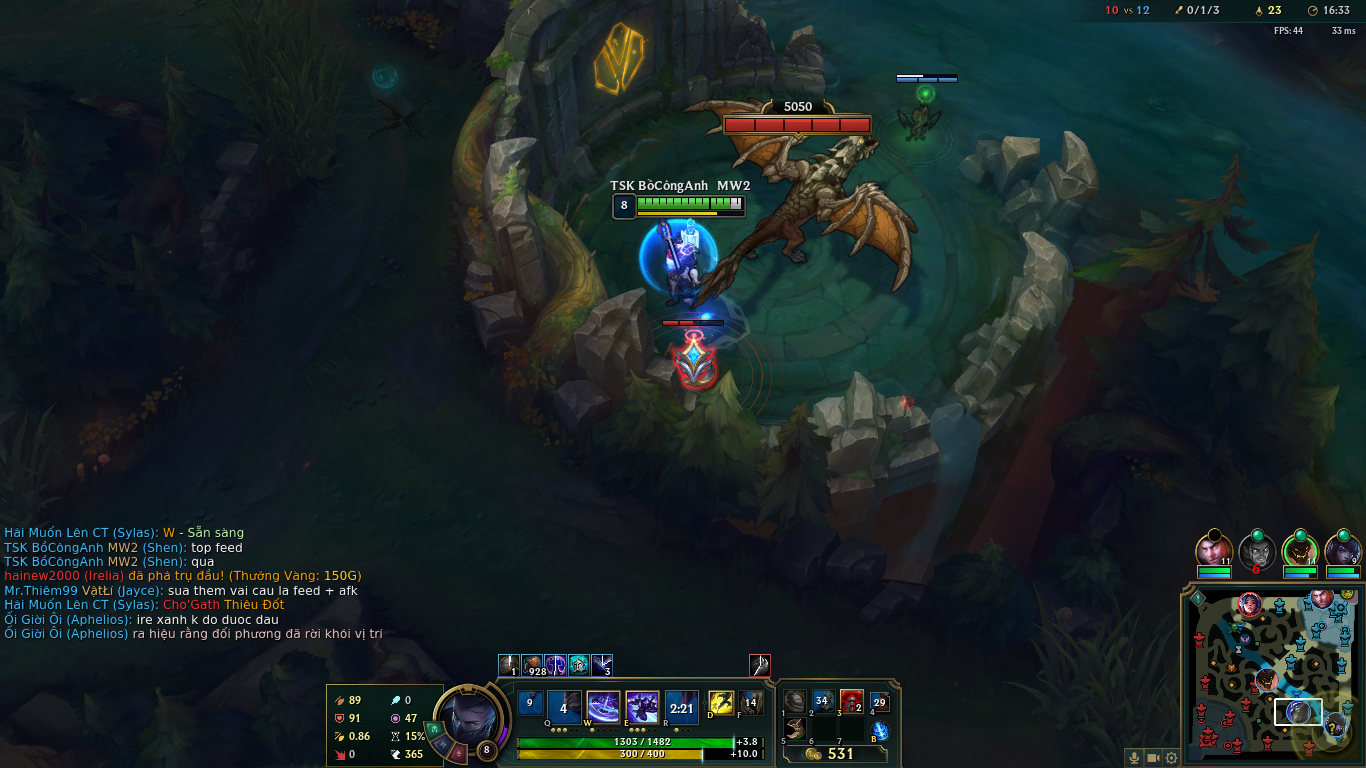Click the masked champion portrait in the HUD

[x=464, y=716]
